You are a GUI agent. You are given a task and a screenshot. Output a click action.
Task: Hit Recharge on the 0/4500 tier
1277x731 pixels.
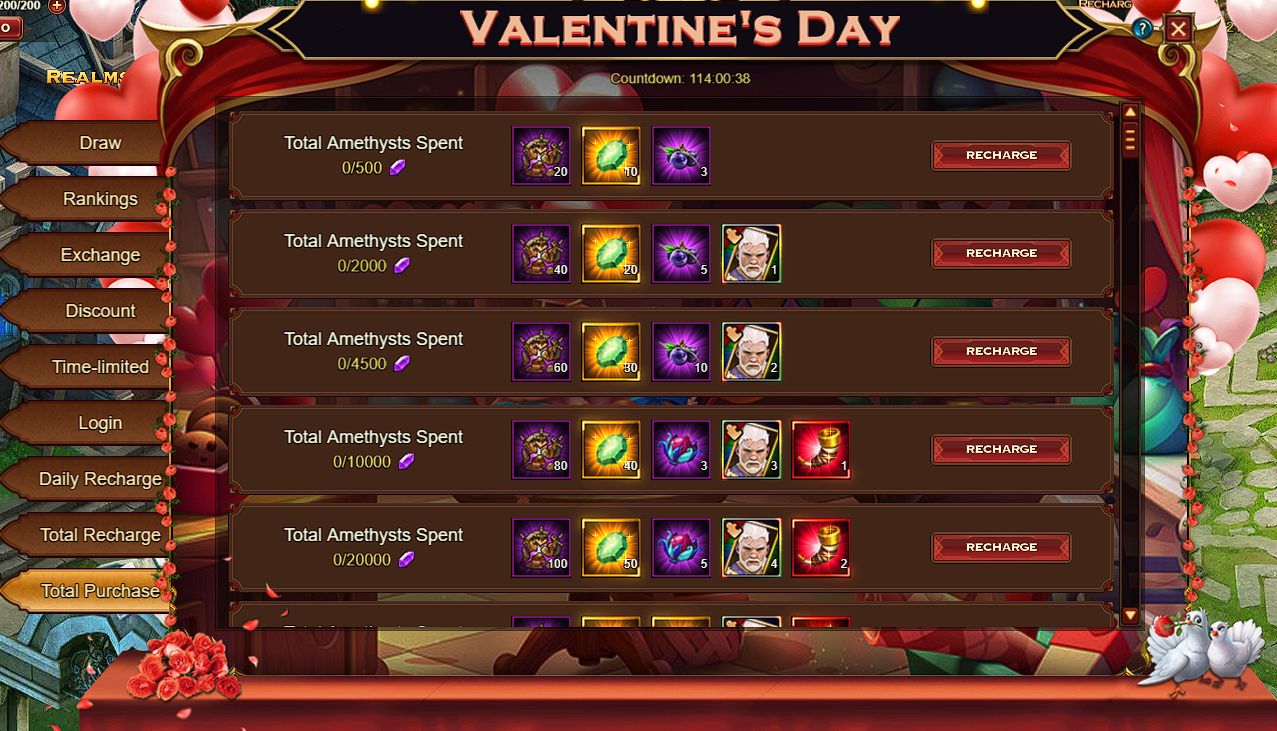pos(1001,351)
